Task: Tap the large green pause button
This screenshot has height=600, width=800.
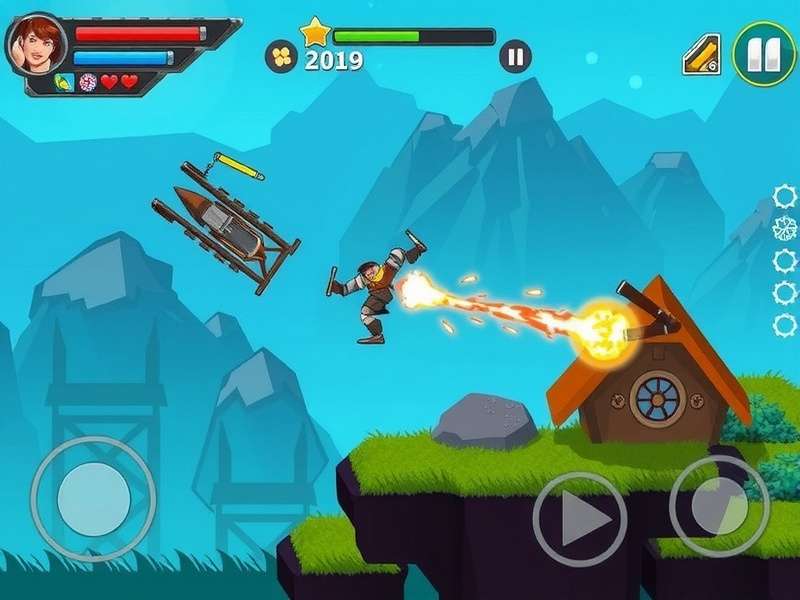Action: click(764, 53)
